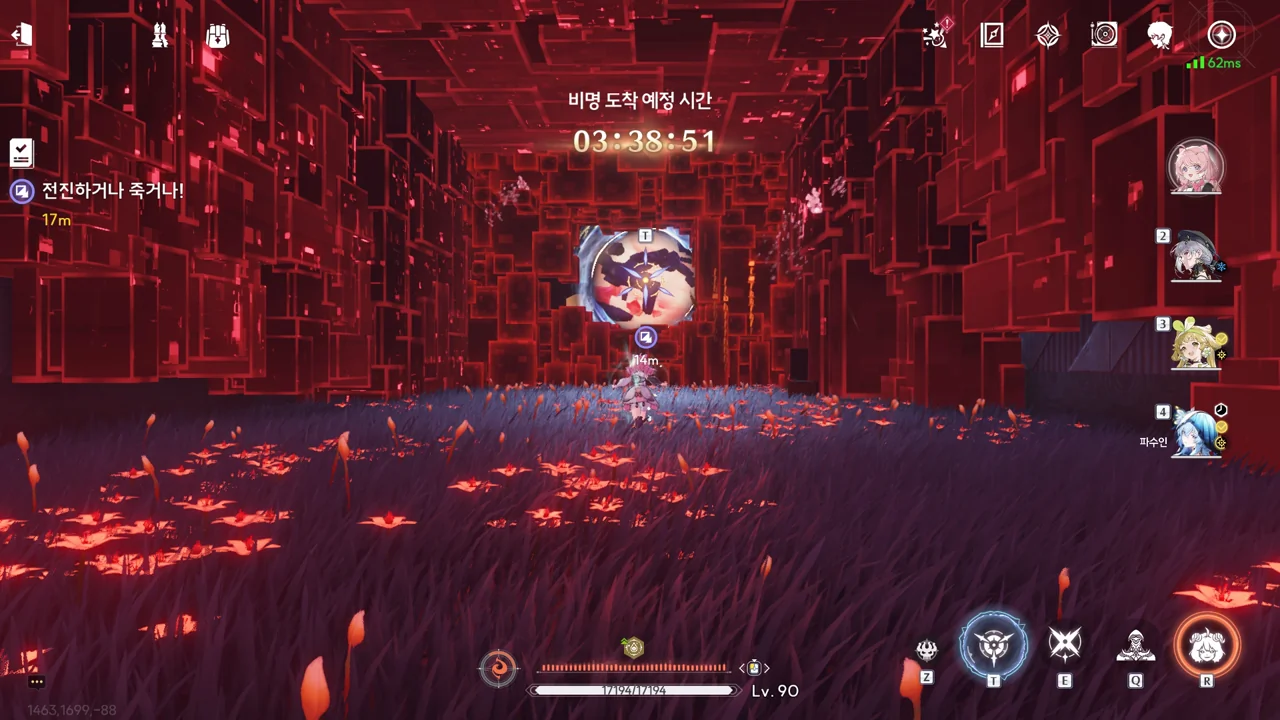1280x720 pixels.
Task: Open the quest list checklist icon
Action: [21, 153]
